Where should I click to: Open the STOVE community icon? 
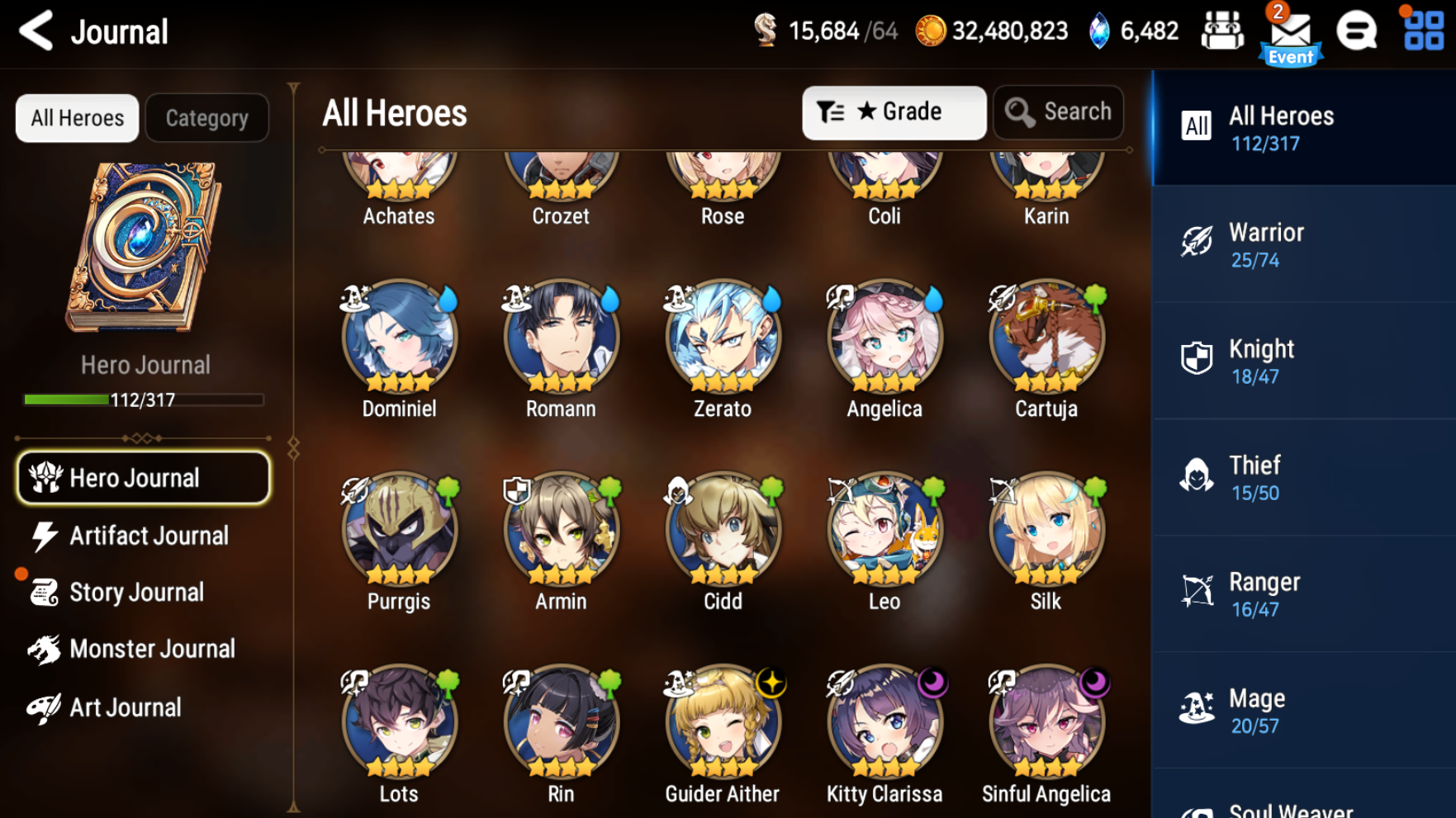[1357, 31]
